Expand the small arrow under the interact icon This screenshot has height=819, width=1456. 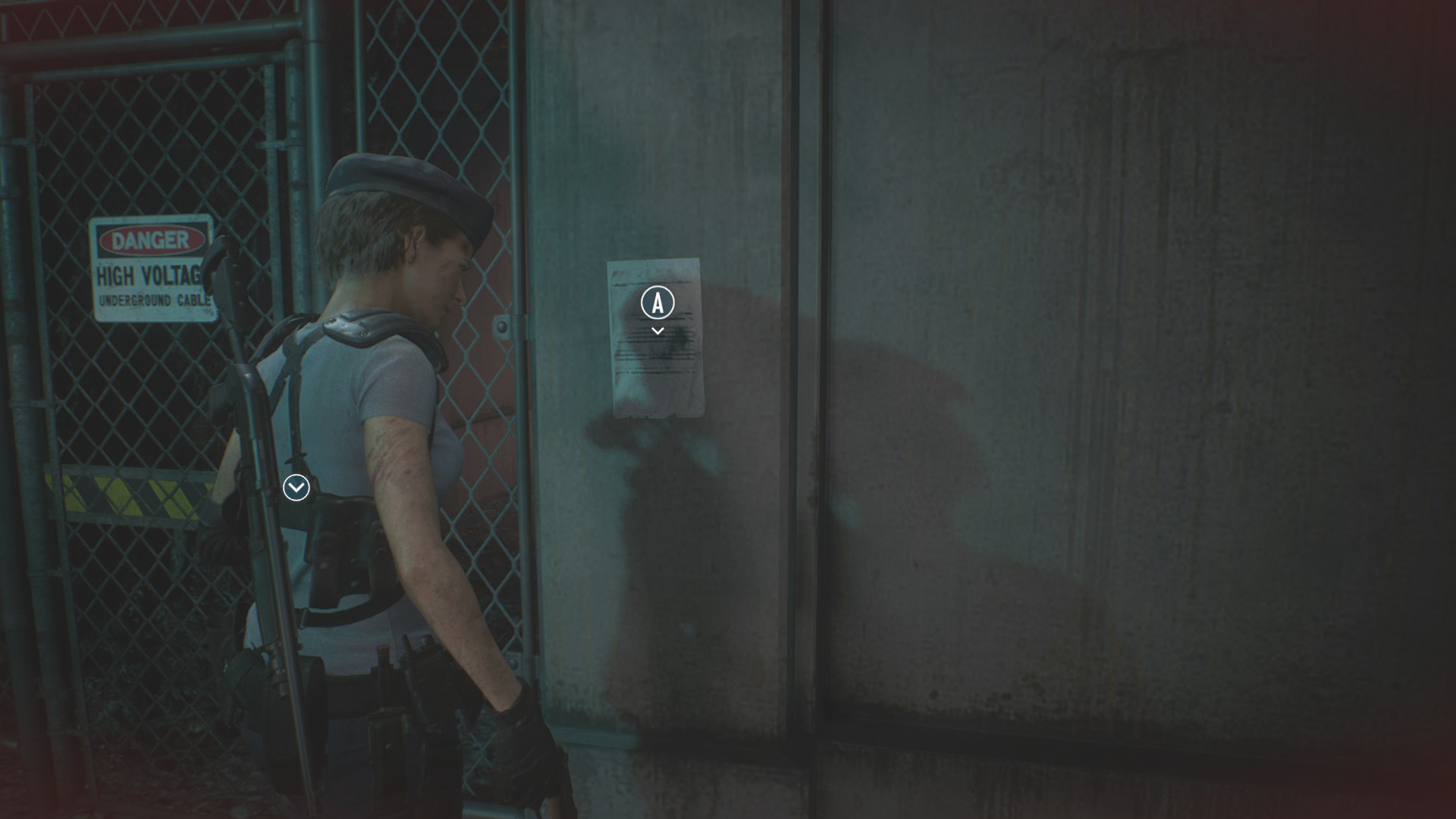[x=657, y=329]
